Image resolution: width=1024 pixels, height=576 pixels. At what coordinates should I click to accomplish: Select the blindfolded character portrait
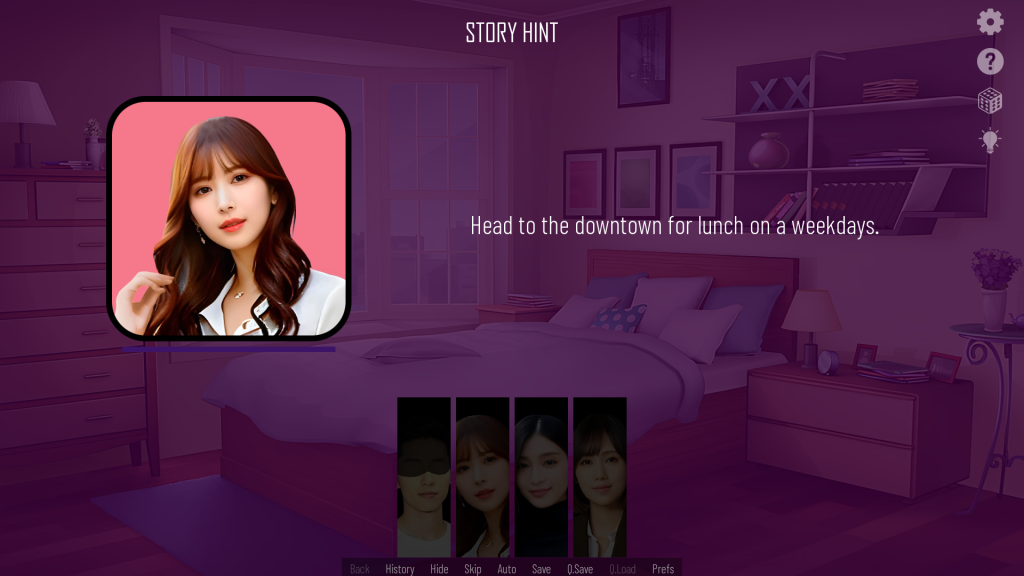[x=424, y=477]
